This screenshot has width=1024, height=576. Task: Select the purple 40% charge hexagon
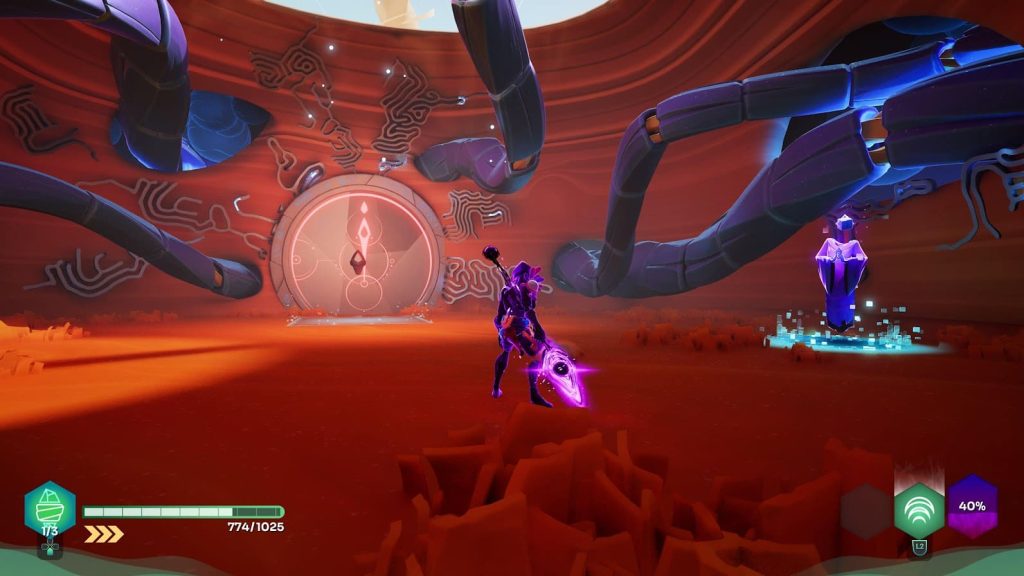tap(972, 505)
